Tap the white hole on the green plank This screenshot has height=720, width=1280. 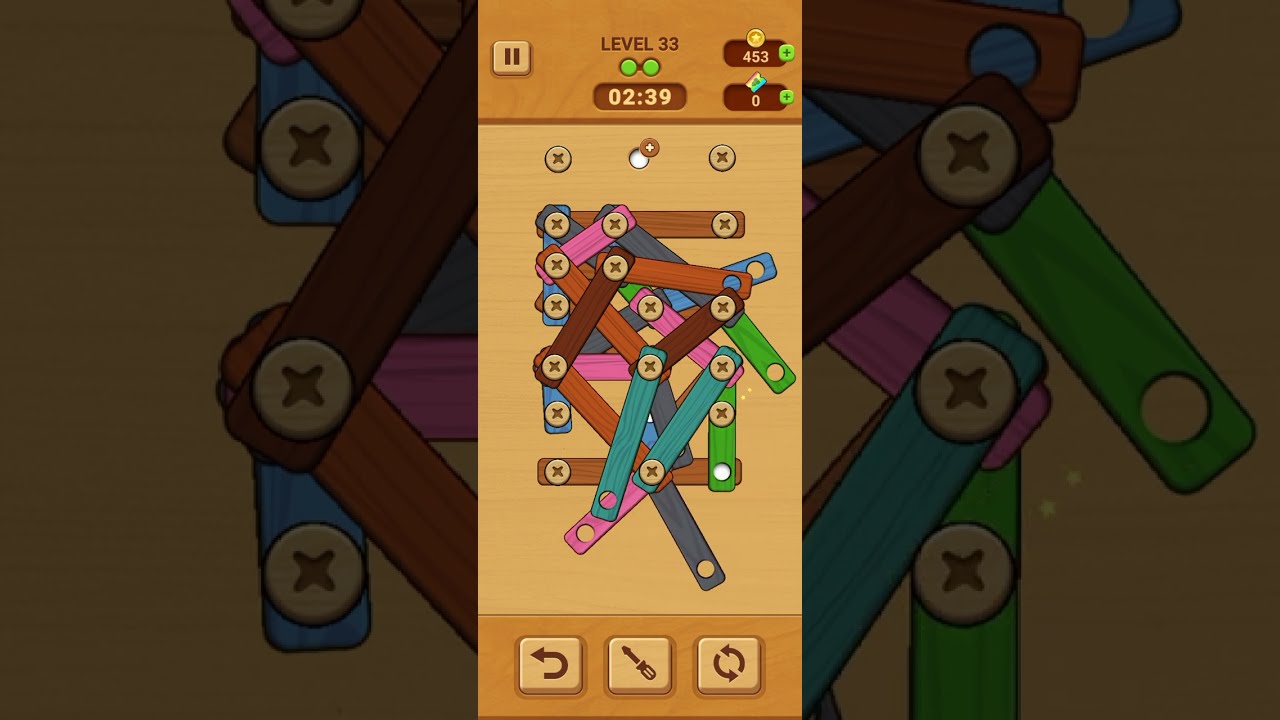coord(723,470)
